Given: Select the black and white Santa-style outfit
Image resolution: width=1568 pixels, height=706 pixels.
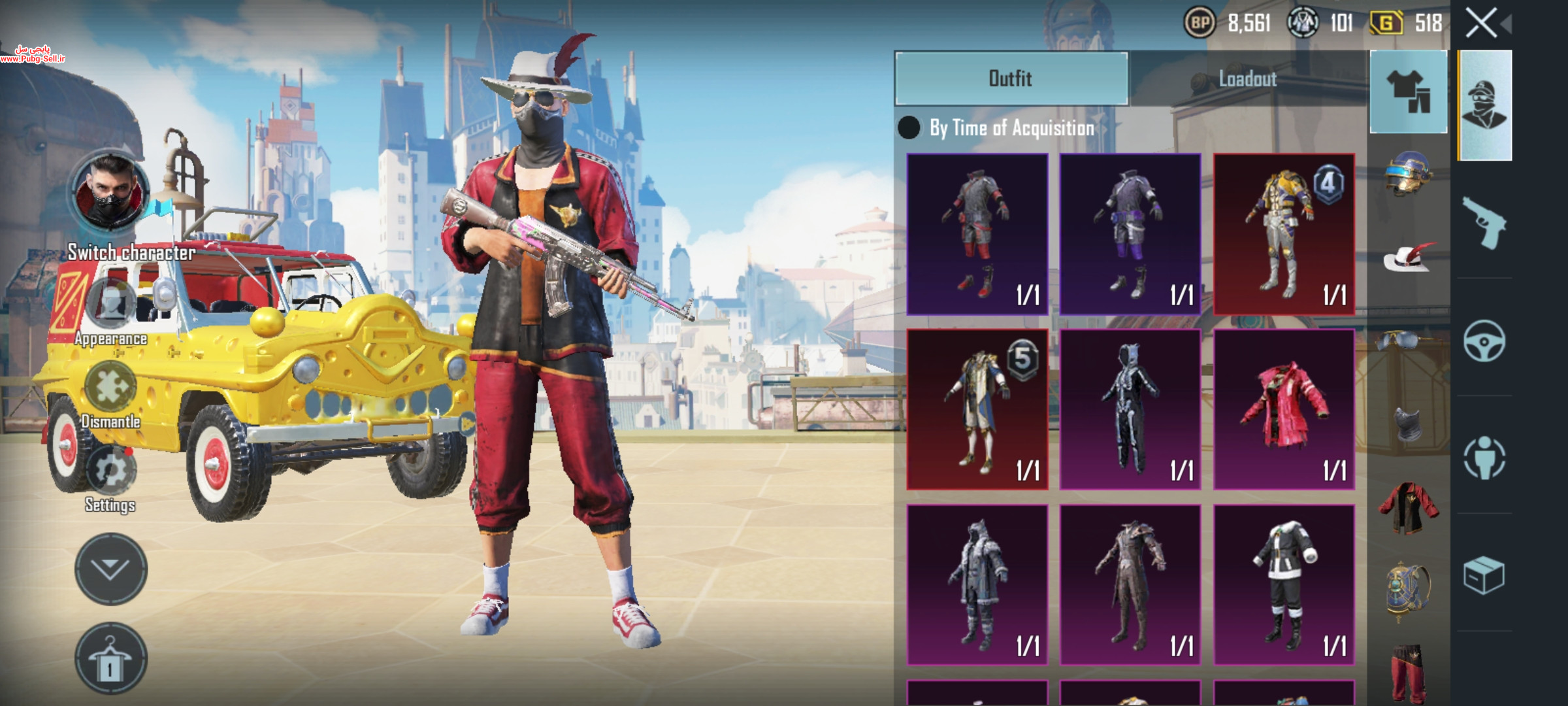Looking at the screenshot, I should 1284,585.
